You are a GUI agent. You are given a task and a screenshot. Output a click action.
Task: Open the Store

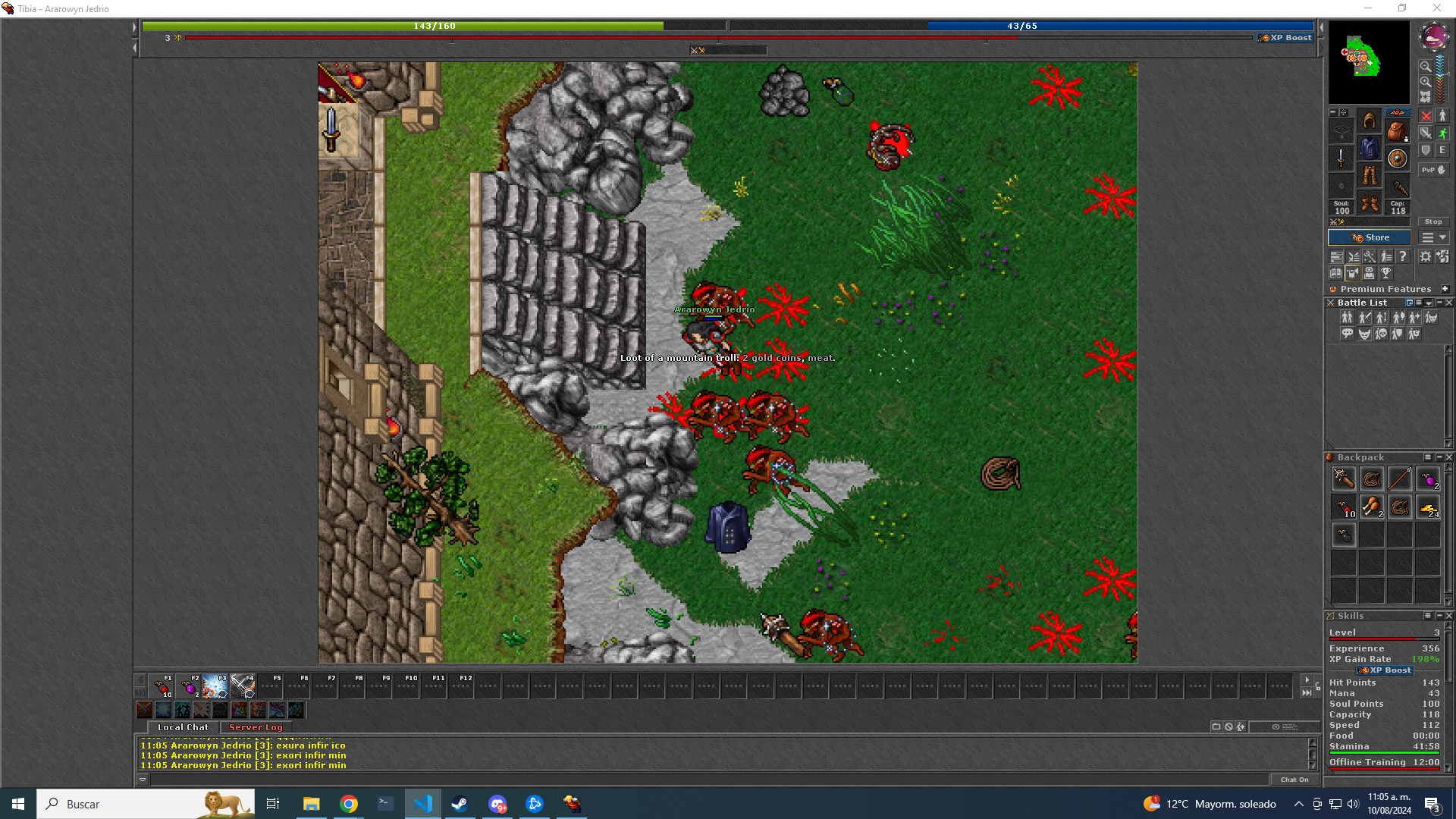pos(1369,237)
